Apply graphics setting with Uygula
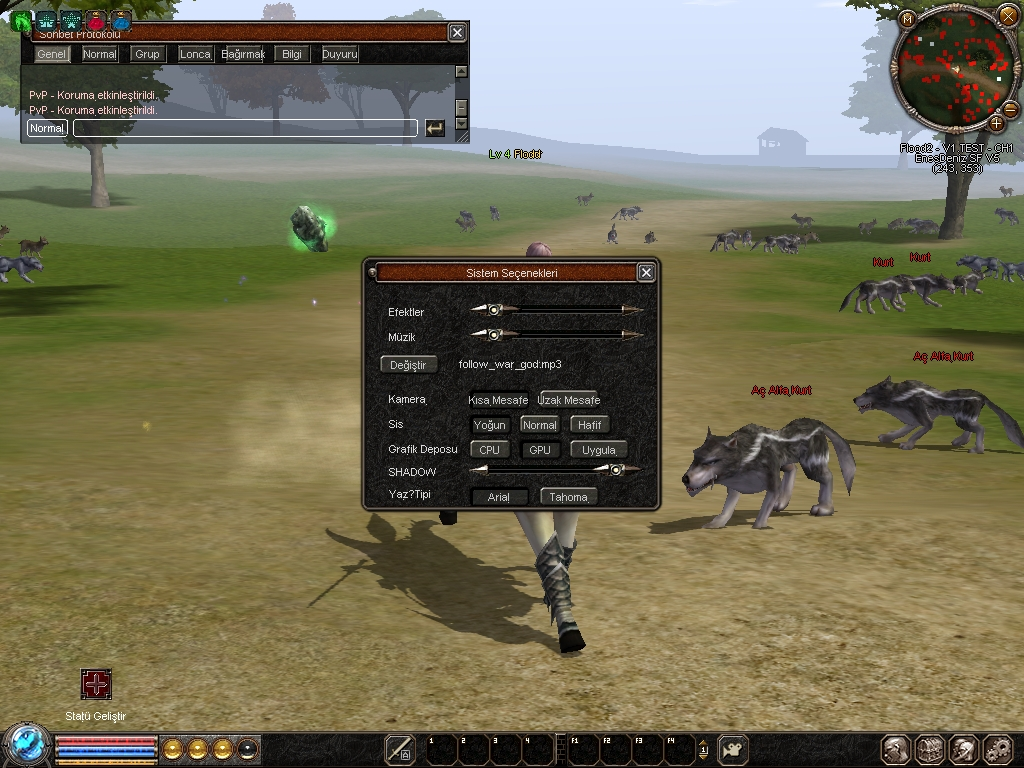This screenshot has width=1024, height=768. (x=599, y=450)
